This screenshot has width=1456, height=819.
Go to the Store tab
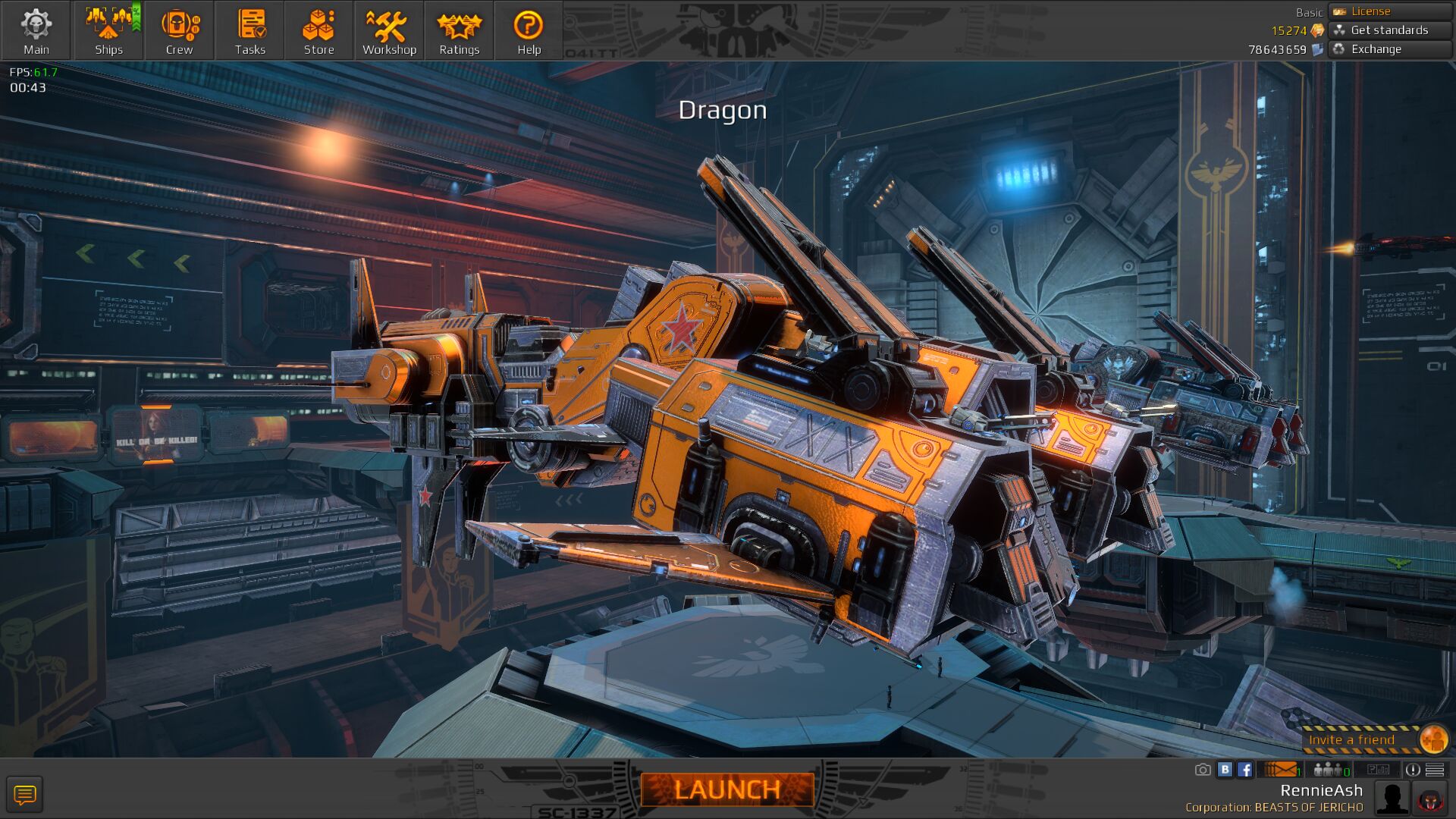tap(318, 31)
